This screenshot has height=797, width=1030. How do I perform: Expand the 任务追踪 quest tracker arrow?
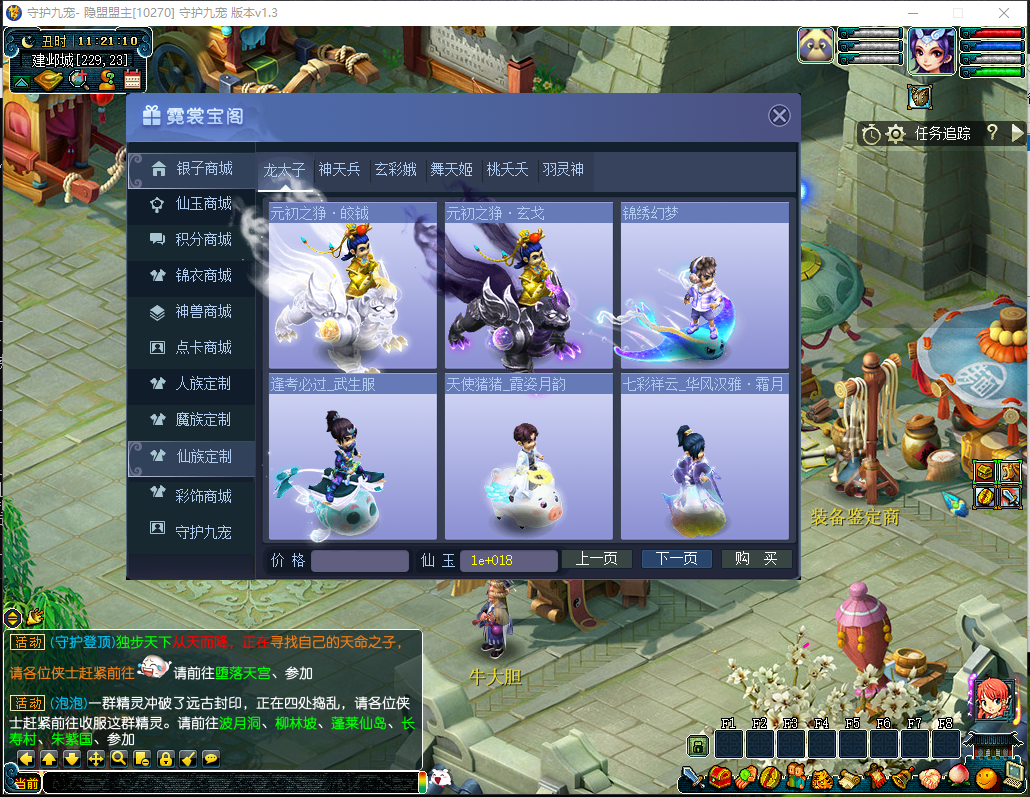pyautogui.click(x=1018, y=133)
